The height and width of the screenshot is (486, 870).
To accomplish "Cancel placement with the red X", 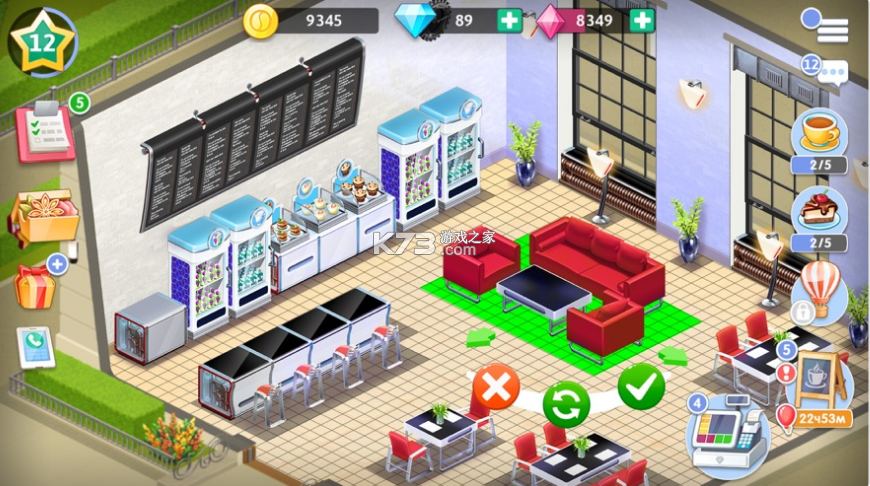I will (496, 386).
